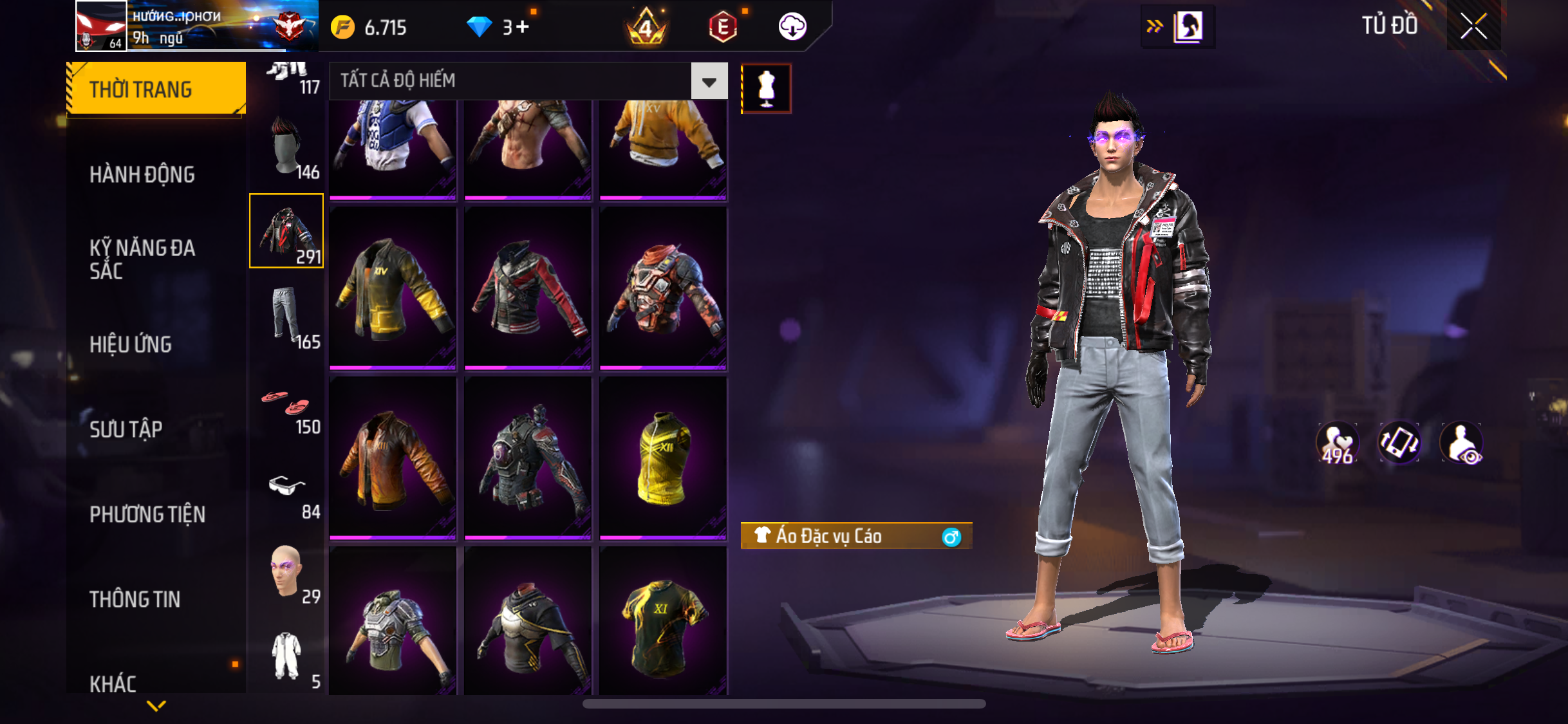This screenshot has width=1568, height=724.
Task: Open the TẤT CẢ ĐỘ HIẾM rarity dropdown
Action: click(709, 81)
